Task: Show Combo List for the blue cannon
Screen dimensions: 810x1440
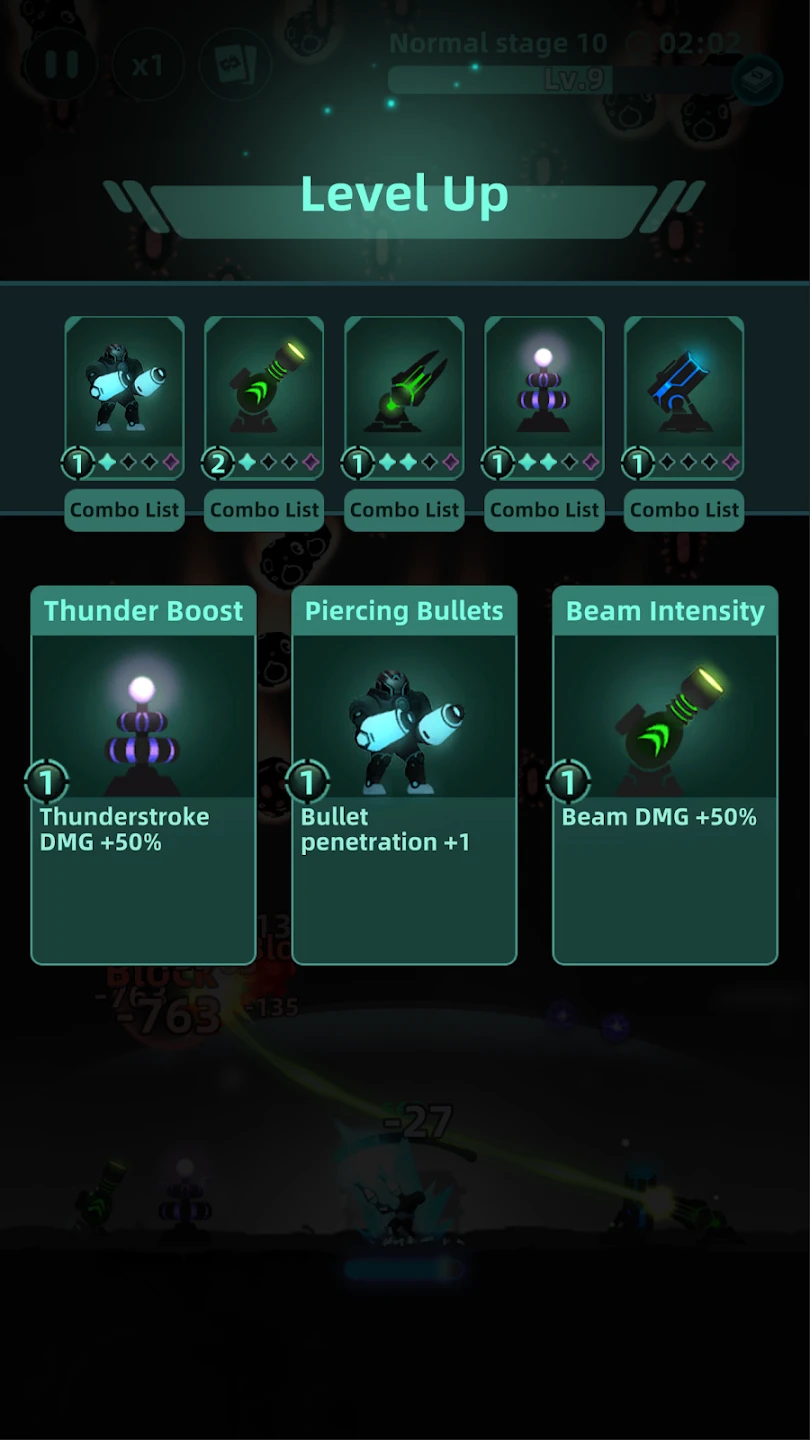Action: click(684, 510)
